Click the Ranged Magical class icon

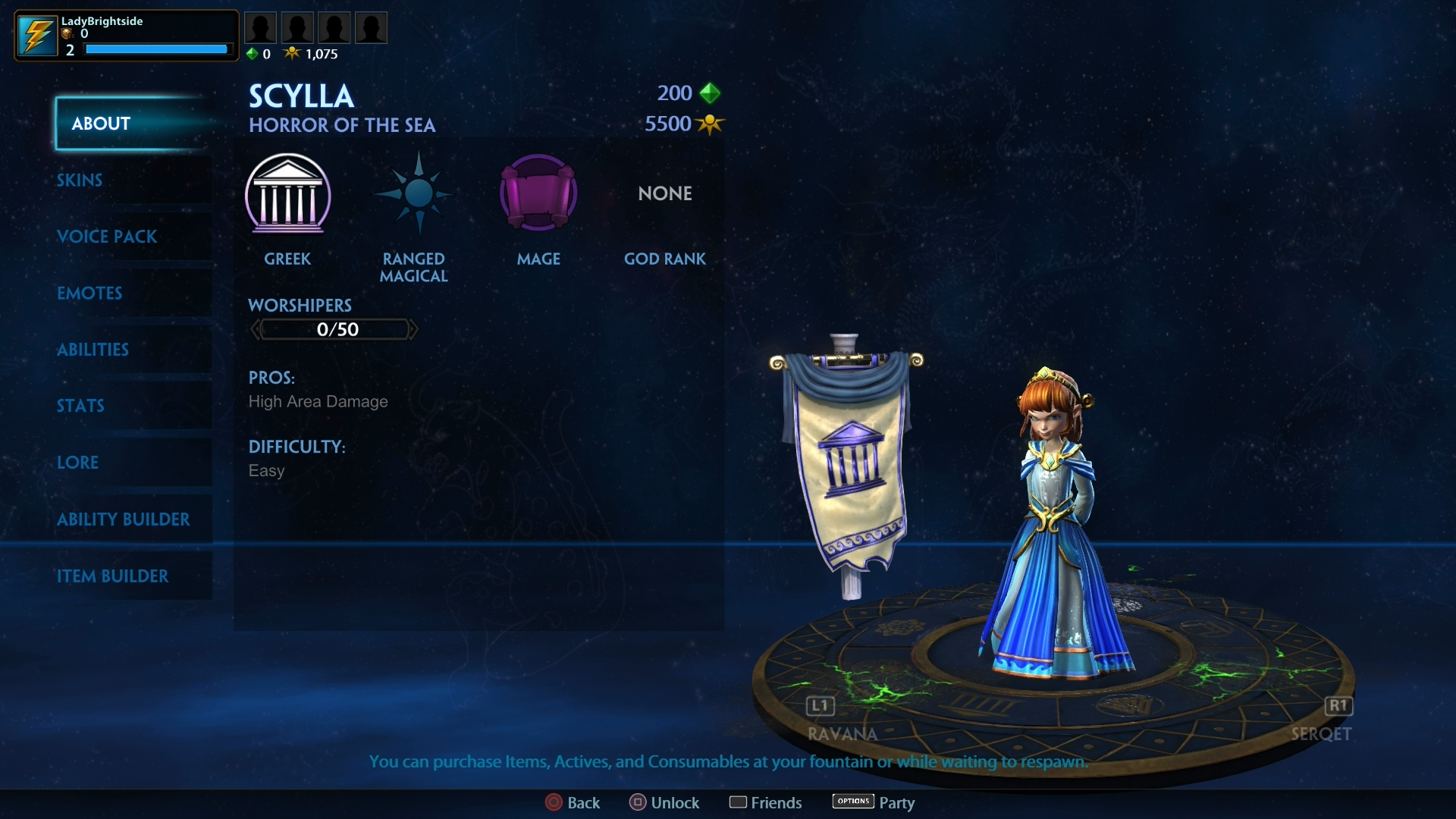414,193
